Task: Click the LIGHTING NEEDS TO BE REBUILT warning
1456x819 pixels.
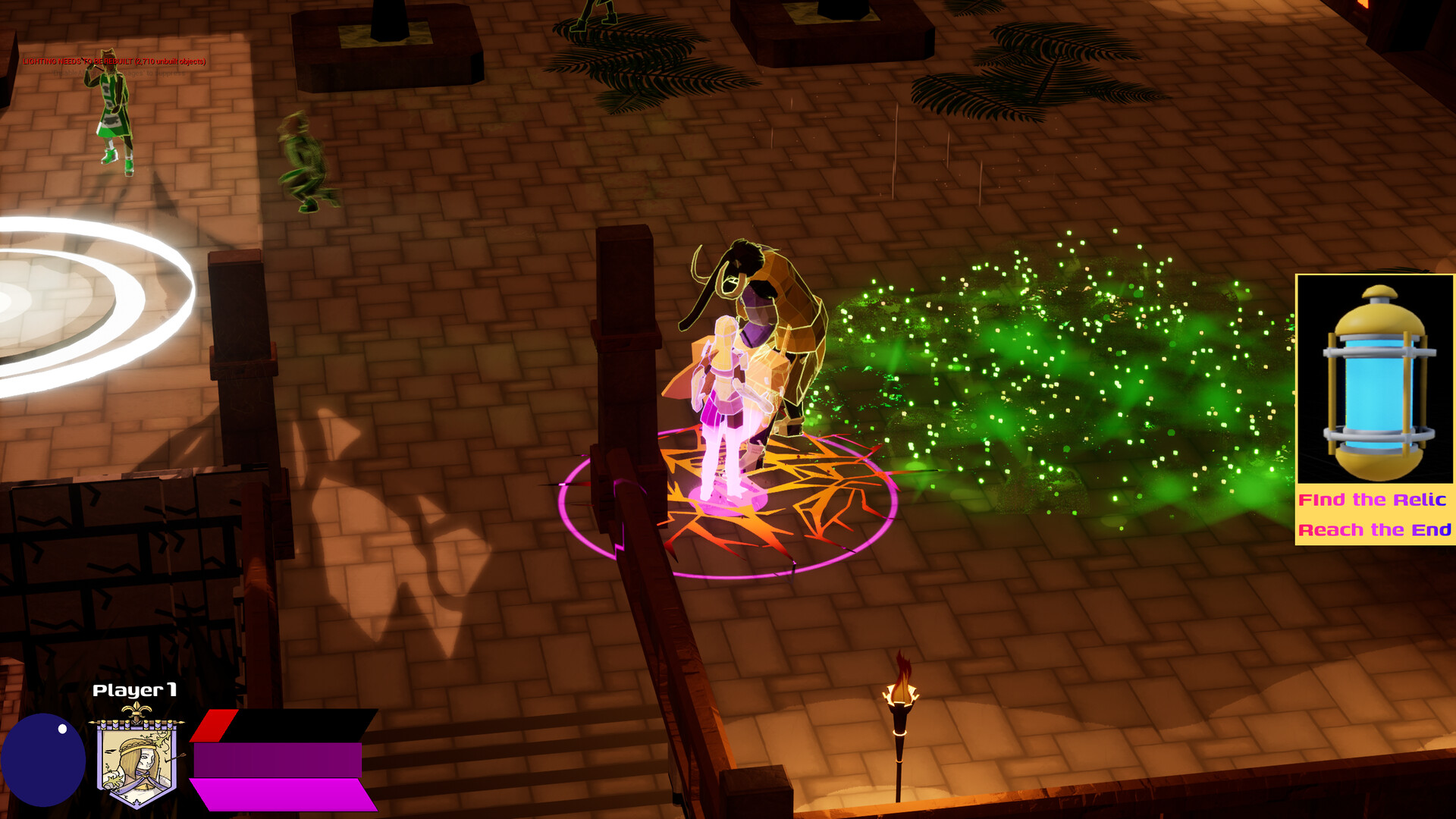Action: point(112,60)
